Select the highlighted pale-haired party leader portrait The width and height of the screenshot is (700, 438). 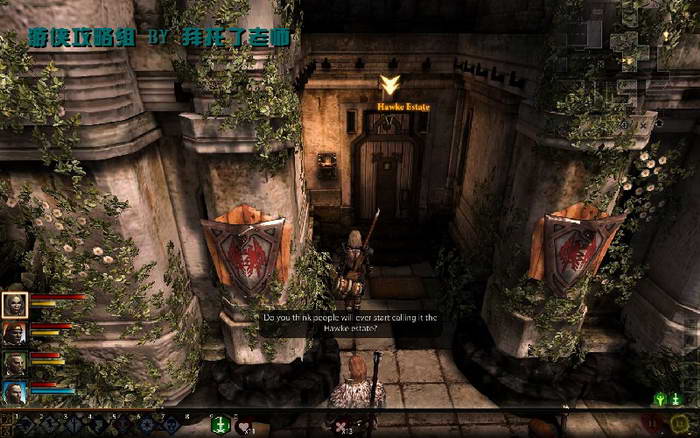(15, 305)
